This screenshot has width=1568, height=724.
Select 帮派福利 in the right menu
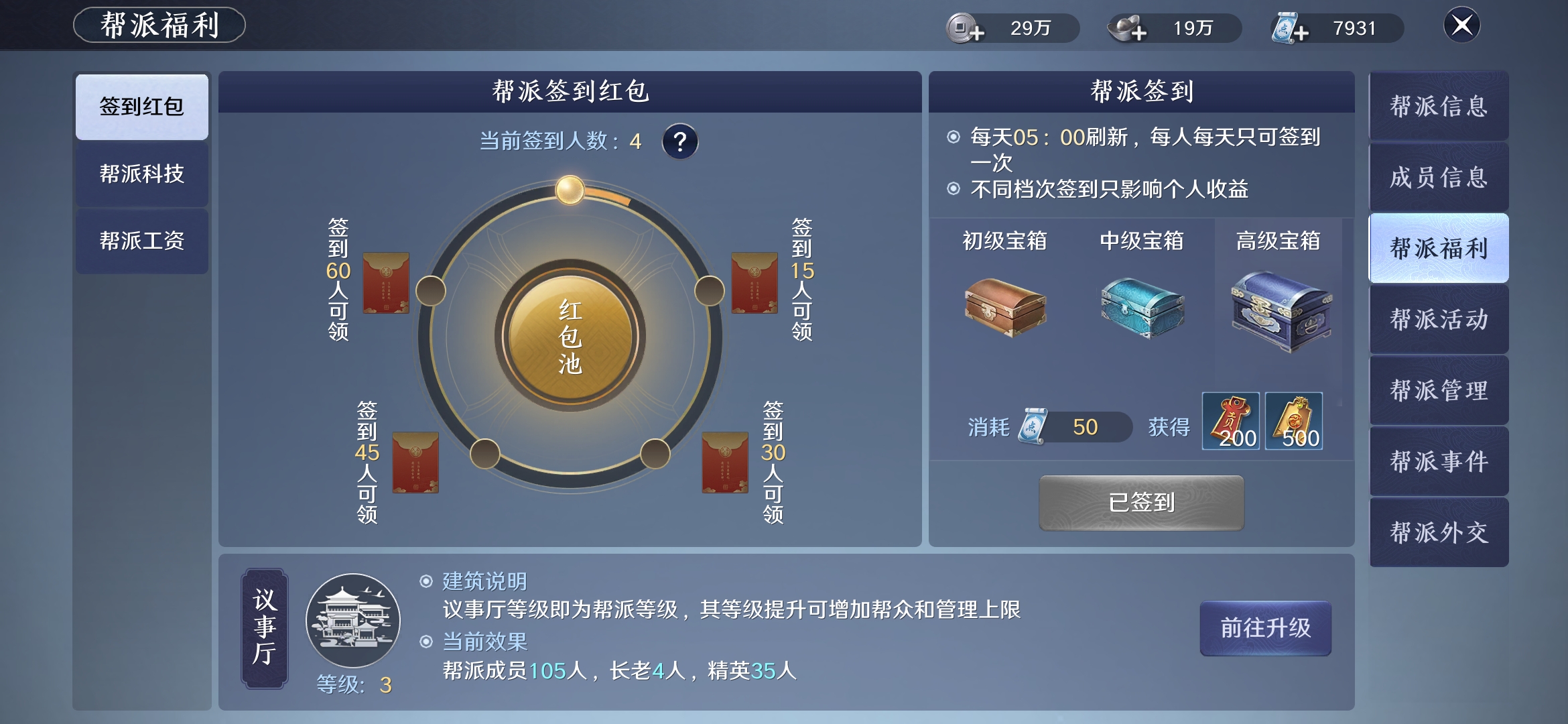tap(1439, 249)
